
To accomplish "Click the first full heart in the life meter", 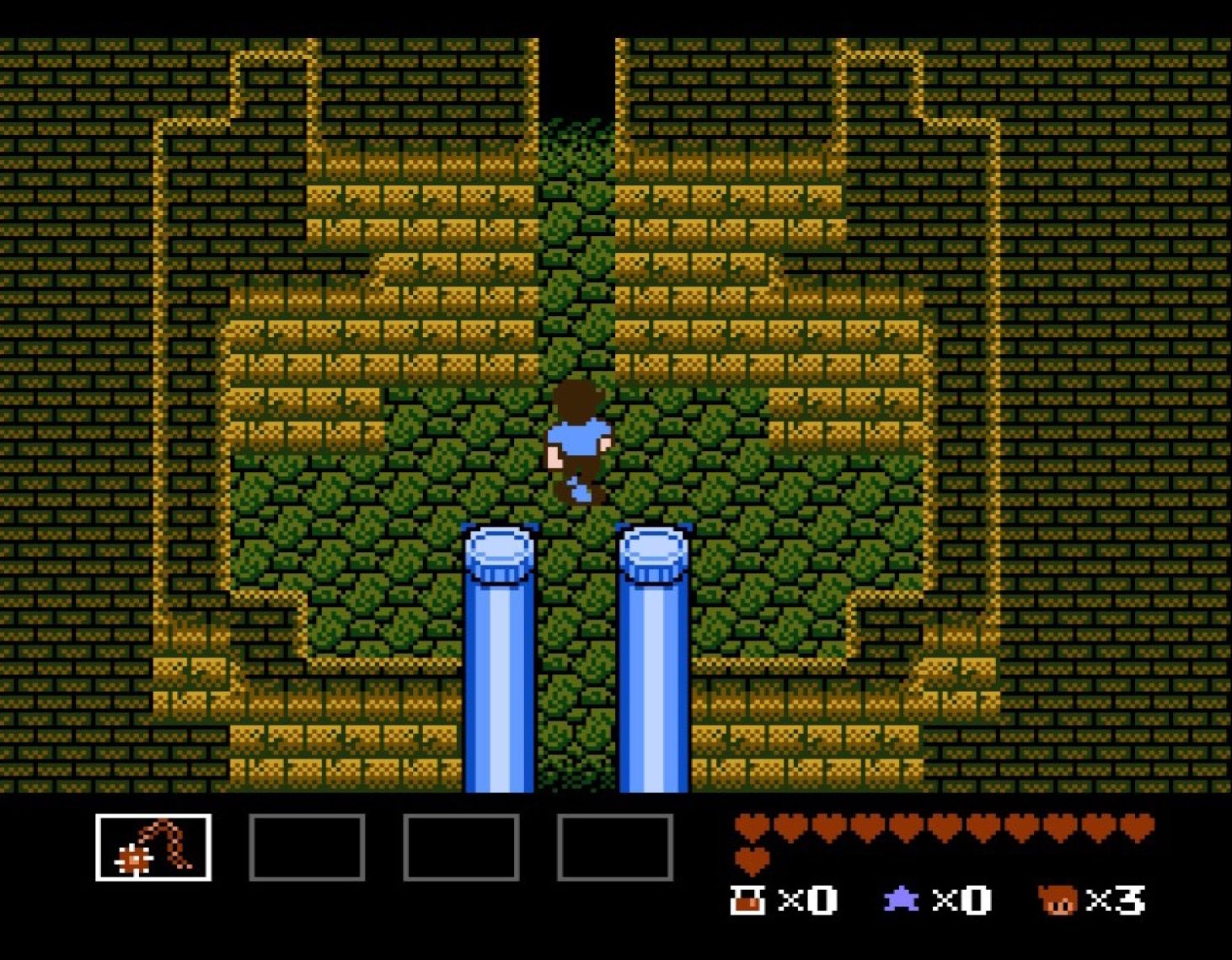I will click(752, 829).
